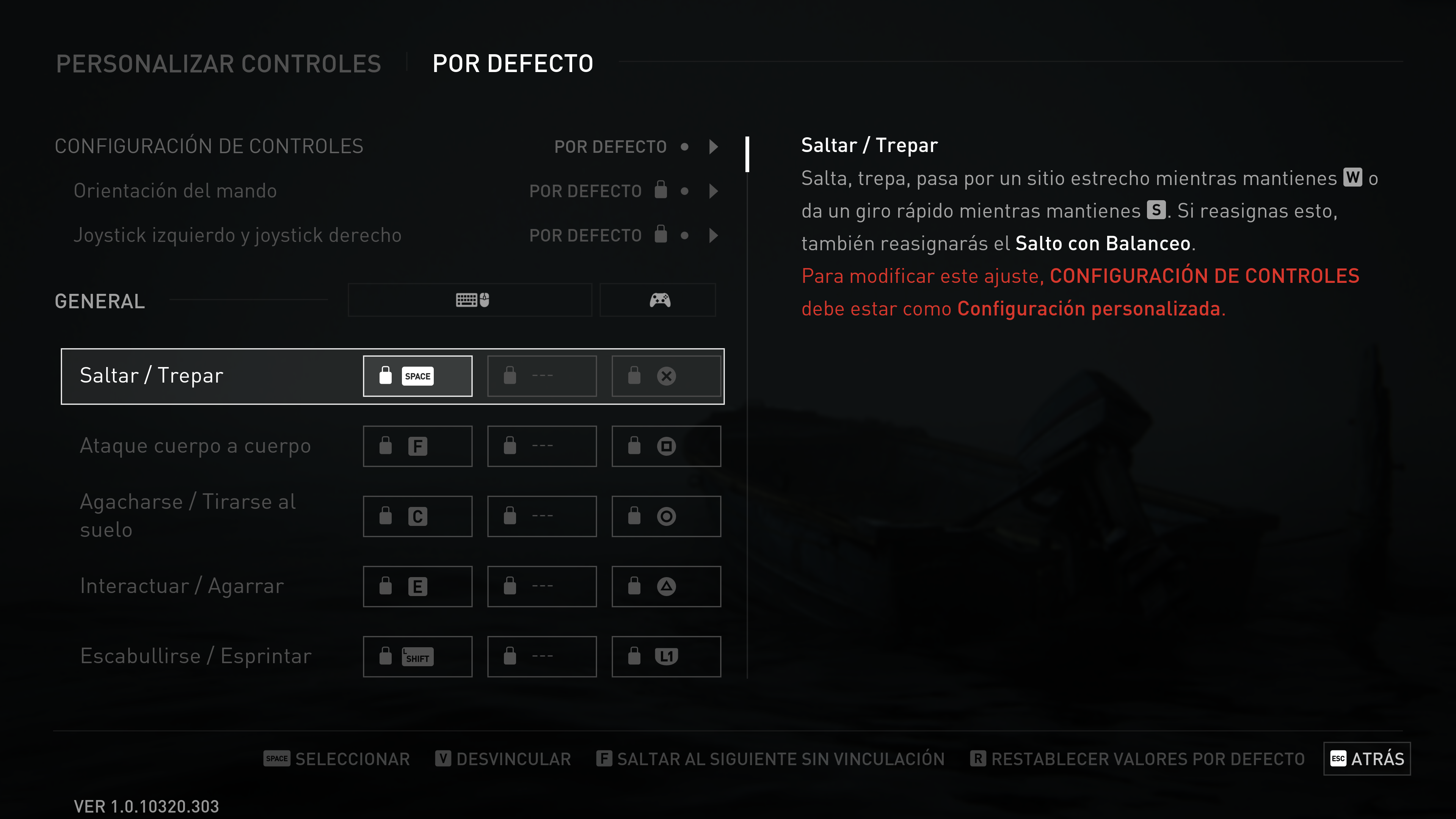Expand the CONFIGURACIÓN DE CONTROLES selector arrow
This screenshot has height=819, width=1456.
click(x=713, y=146)
